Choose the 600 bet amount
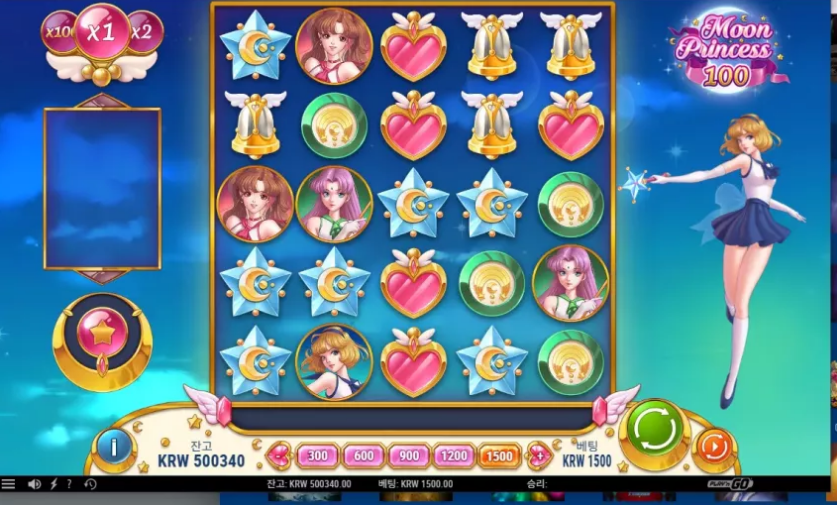Viewport: 837px width, 505px height. point(364,456)
